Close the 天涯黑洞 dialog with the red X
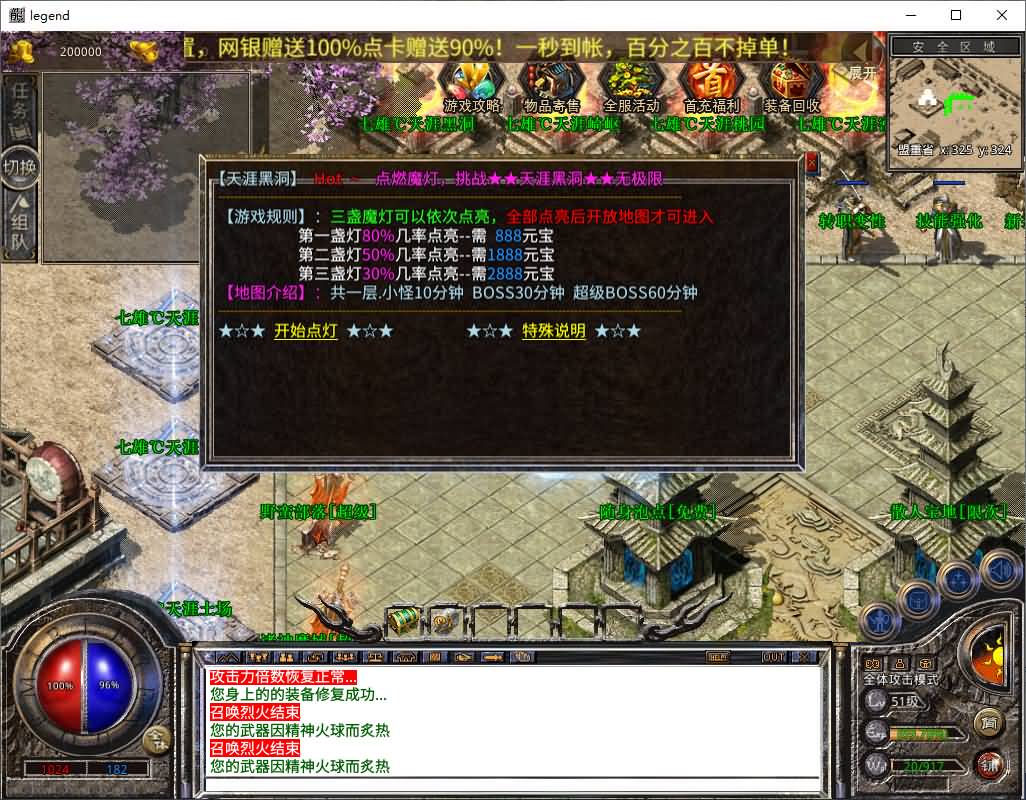Image resolution: width=1026 pixels, height=800 pixels. (811, 163)
